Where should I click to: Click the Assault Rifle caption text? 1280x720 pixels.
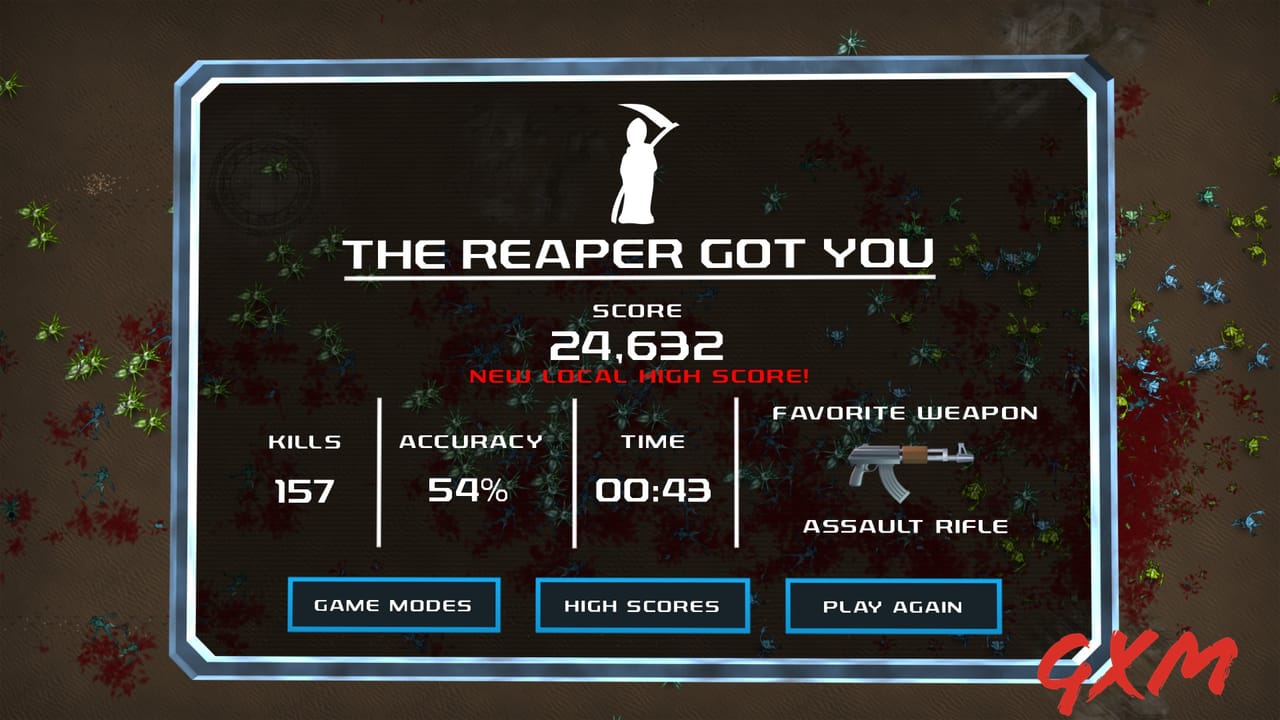(906, 524)
